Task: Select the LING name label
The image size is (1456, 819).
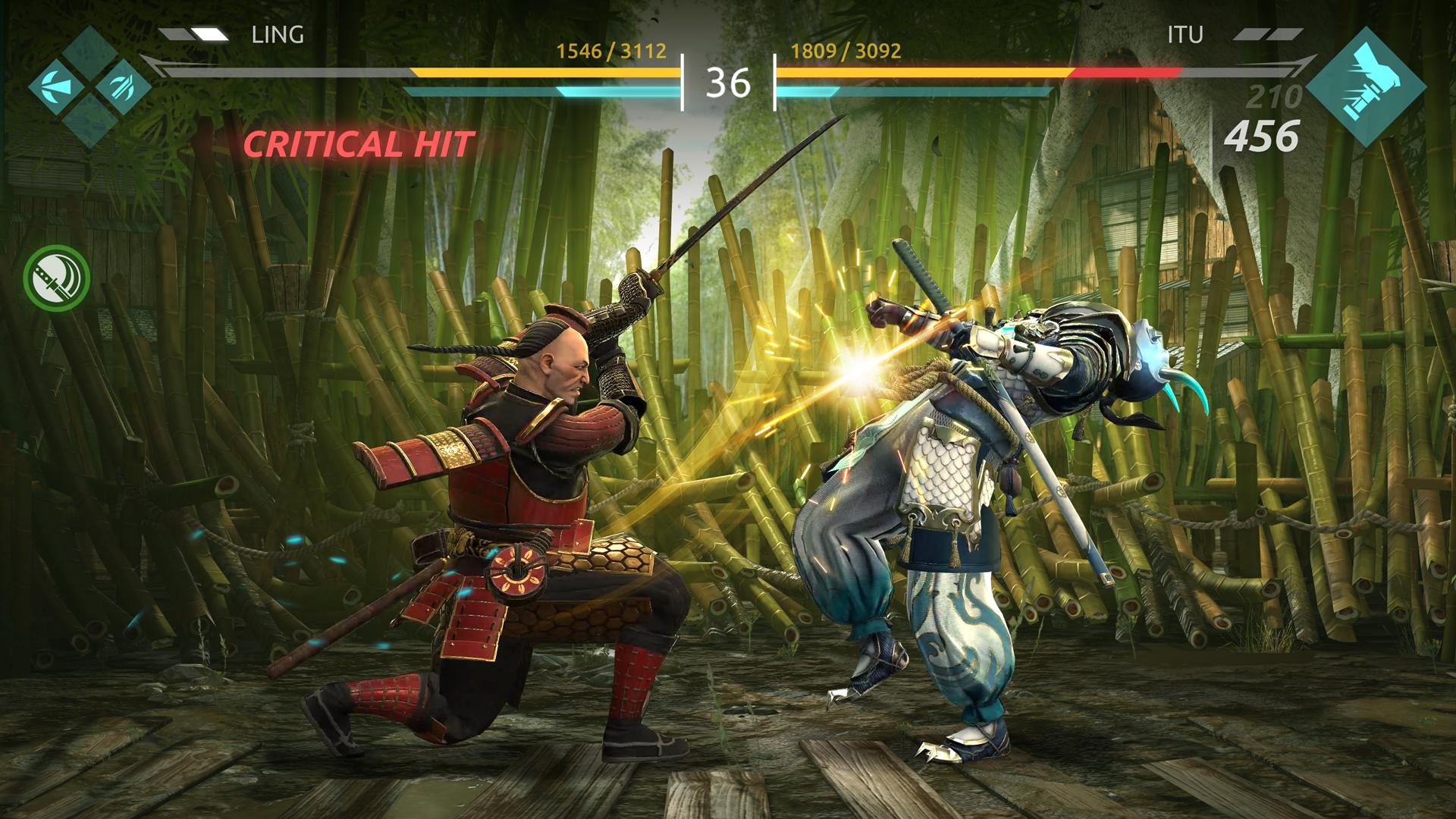Action: (x=277, y=35)
